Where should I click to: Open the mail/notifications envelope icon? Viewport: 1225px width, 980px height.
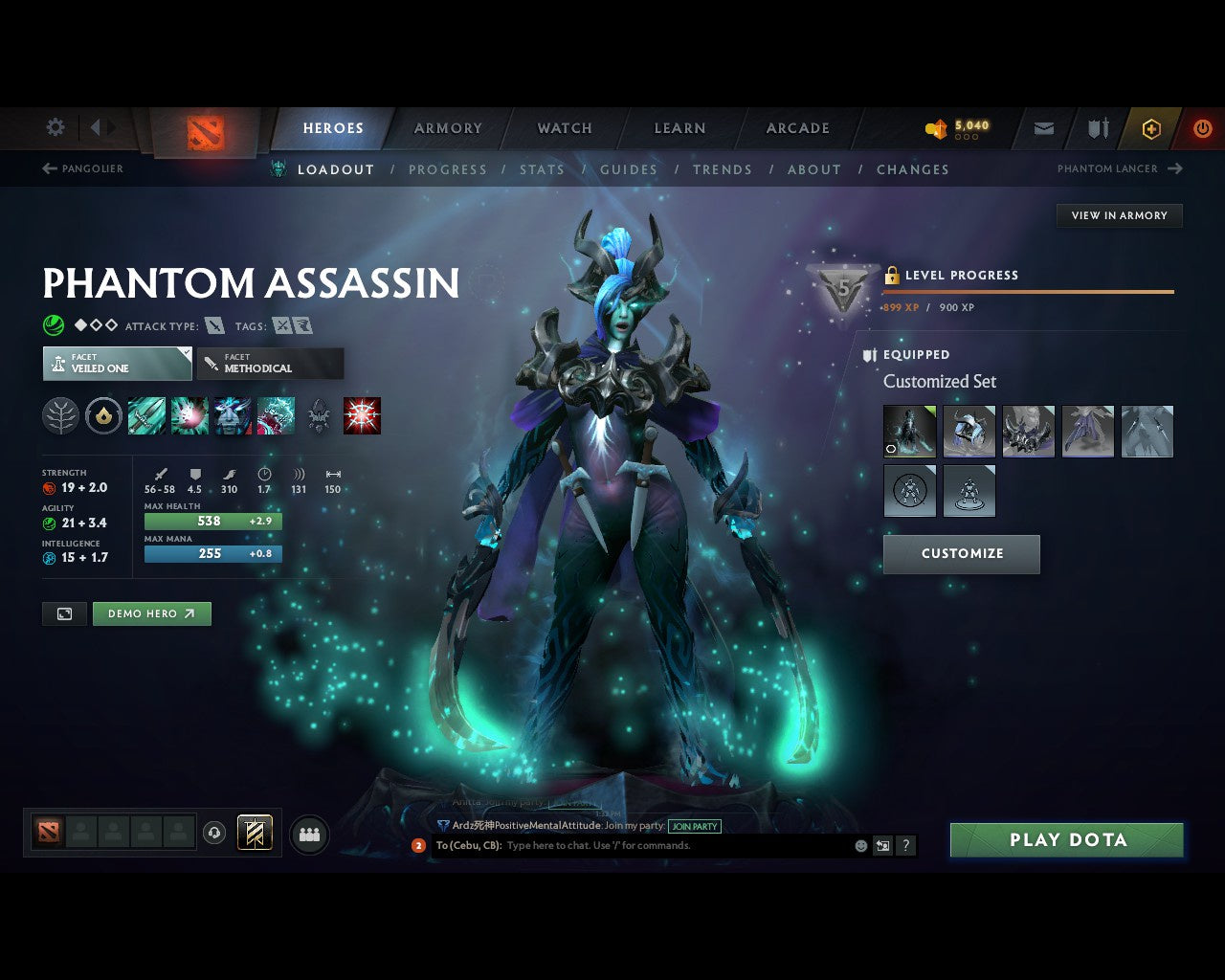pos(1043,128)
